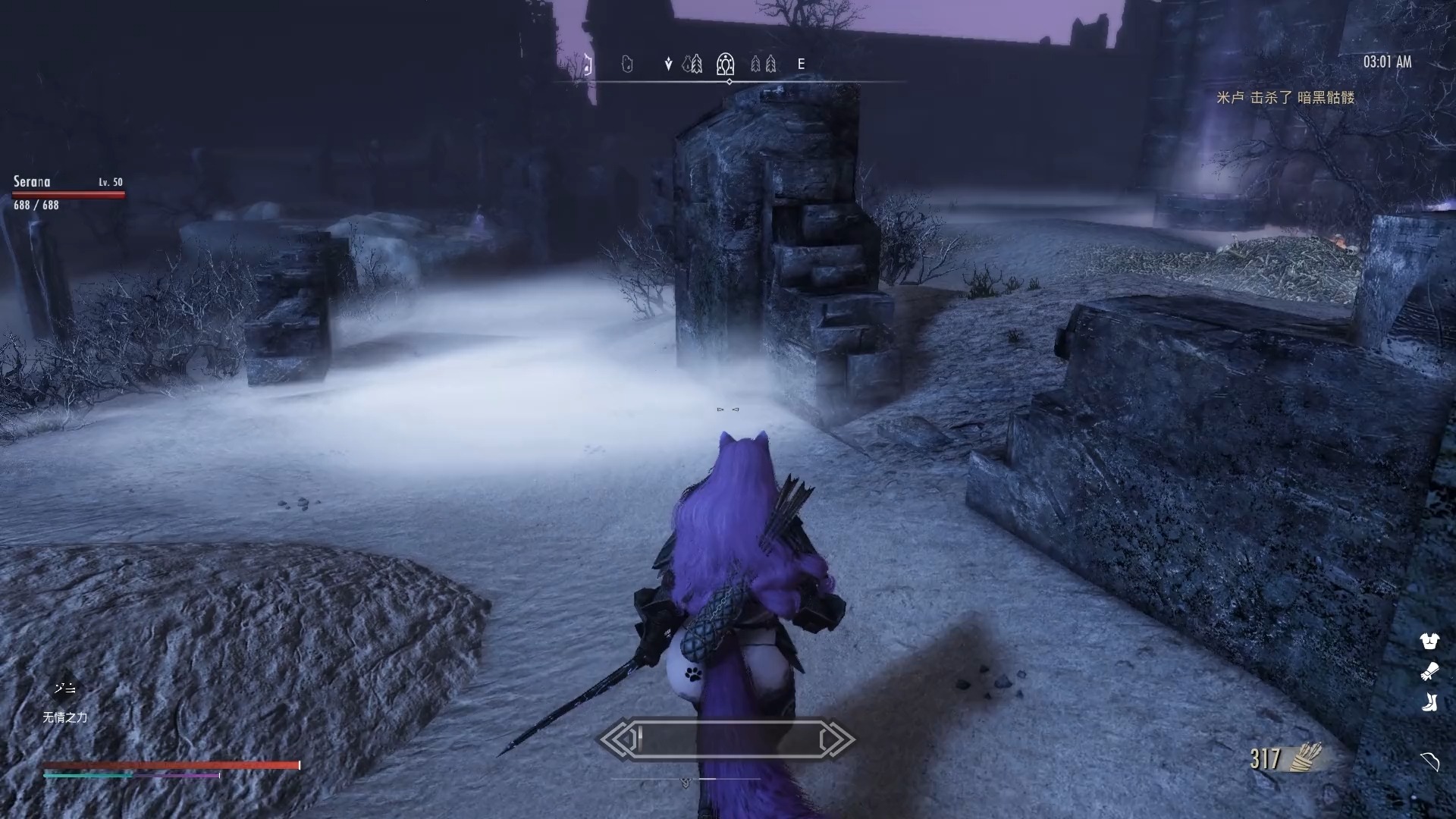This screenshot has height=819, width=1456.
Task: Choose the equipped bow icon
Action: click(1429, 761)
